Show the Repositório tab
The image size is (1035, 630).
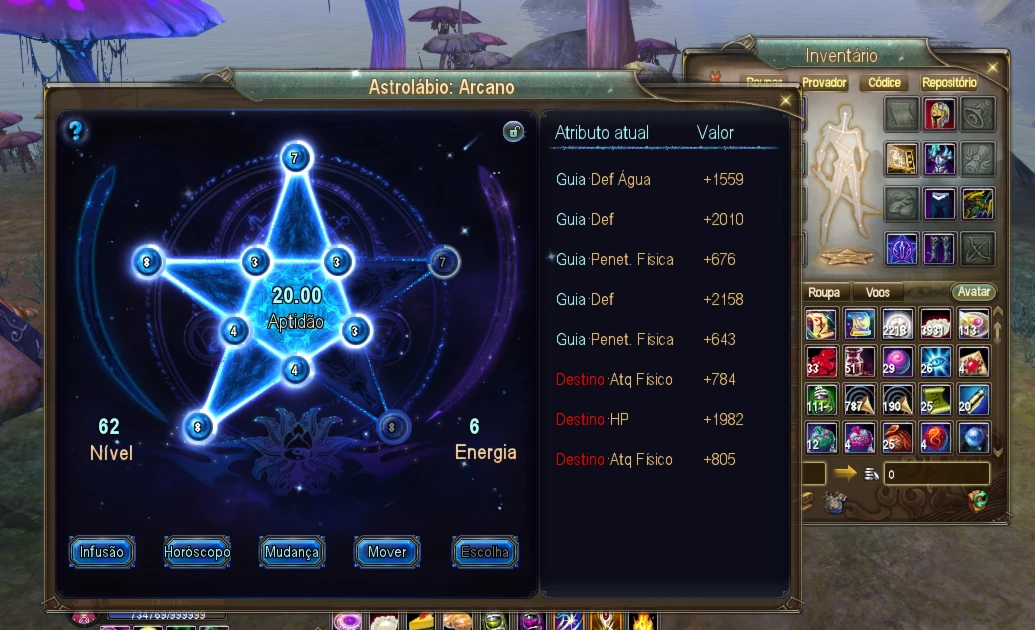click(x=949, y=83)
